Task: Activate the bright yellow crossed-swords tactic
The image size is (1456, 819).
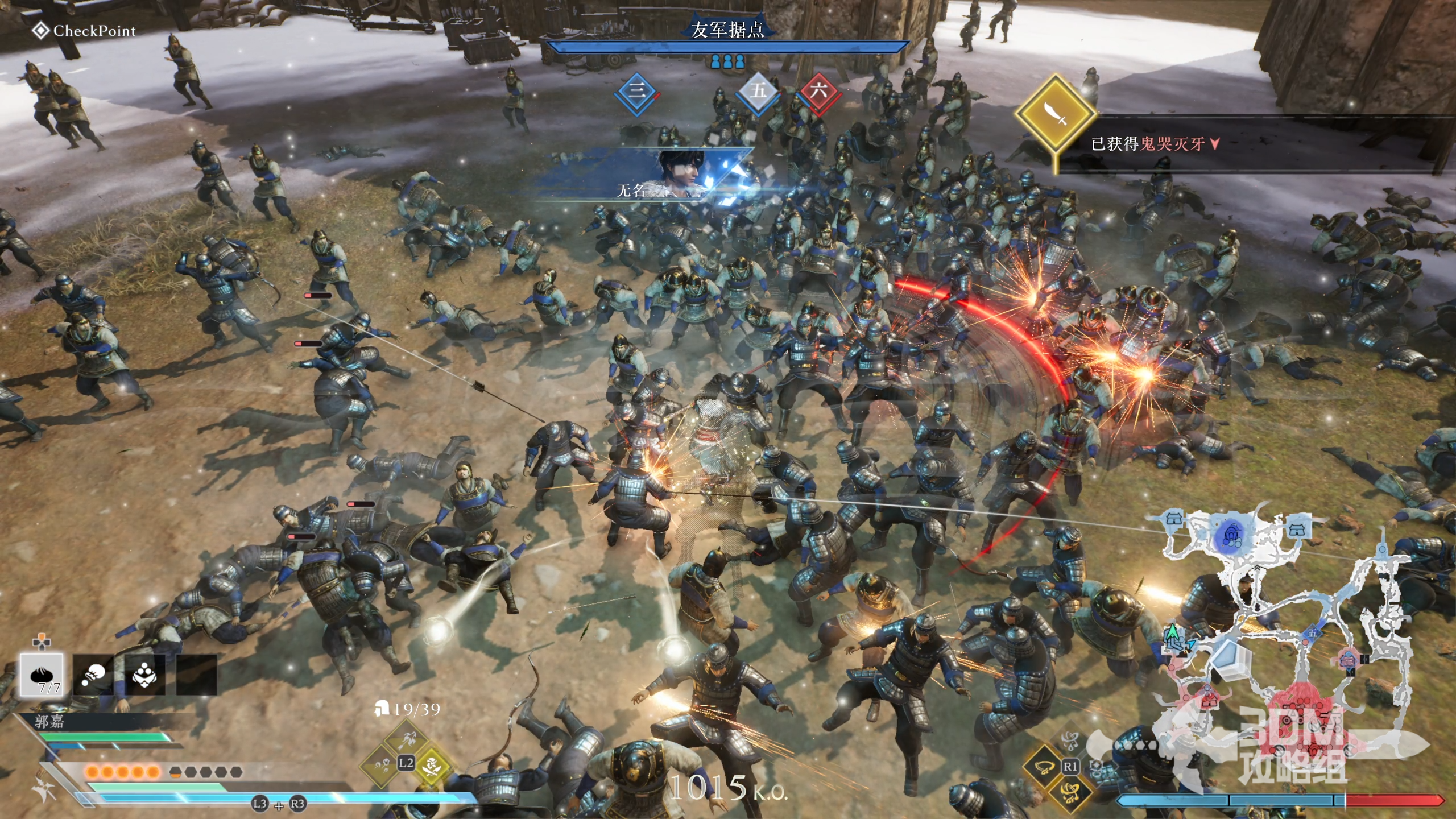Action: coord(432,764)
